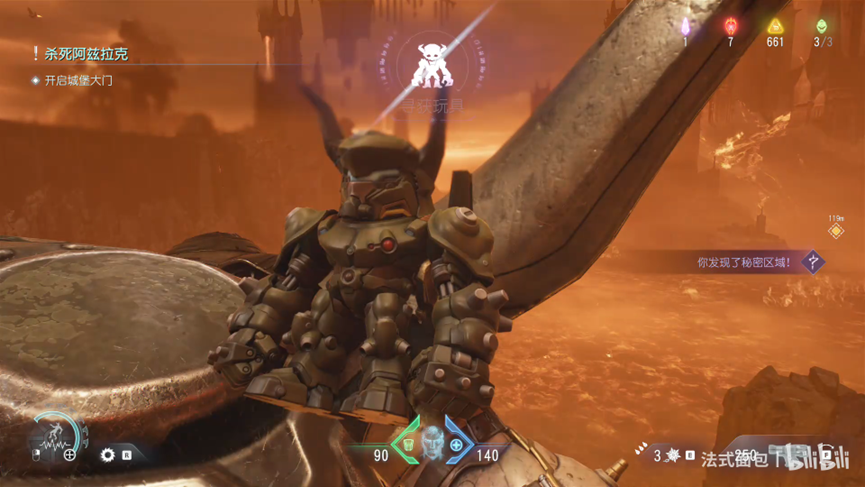Select the grenade burst equipment icon
Screen dimensions: 865x487
[x=673, y=455]
